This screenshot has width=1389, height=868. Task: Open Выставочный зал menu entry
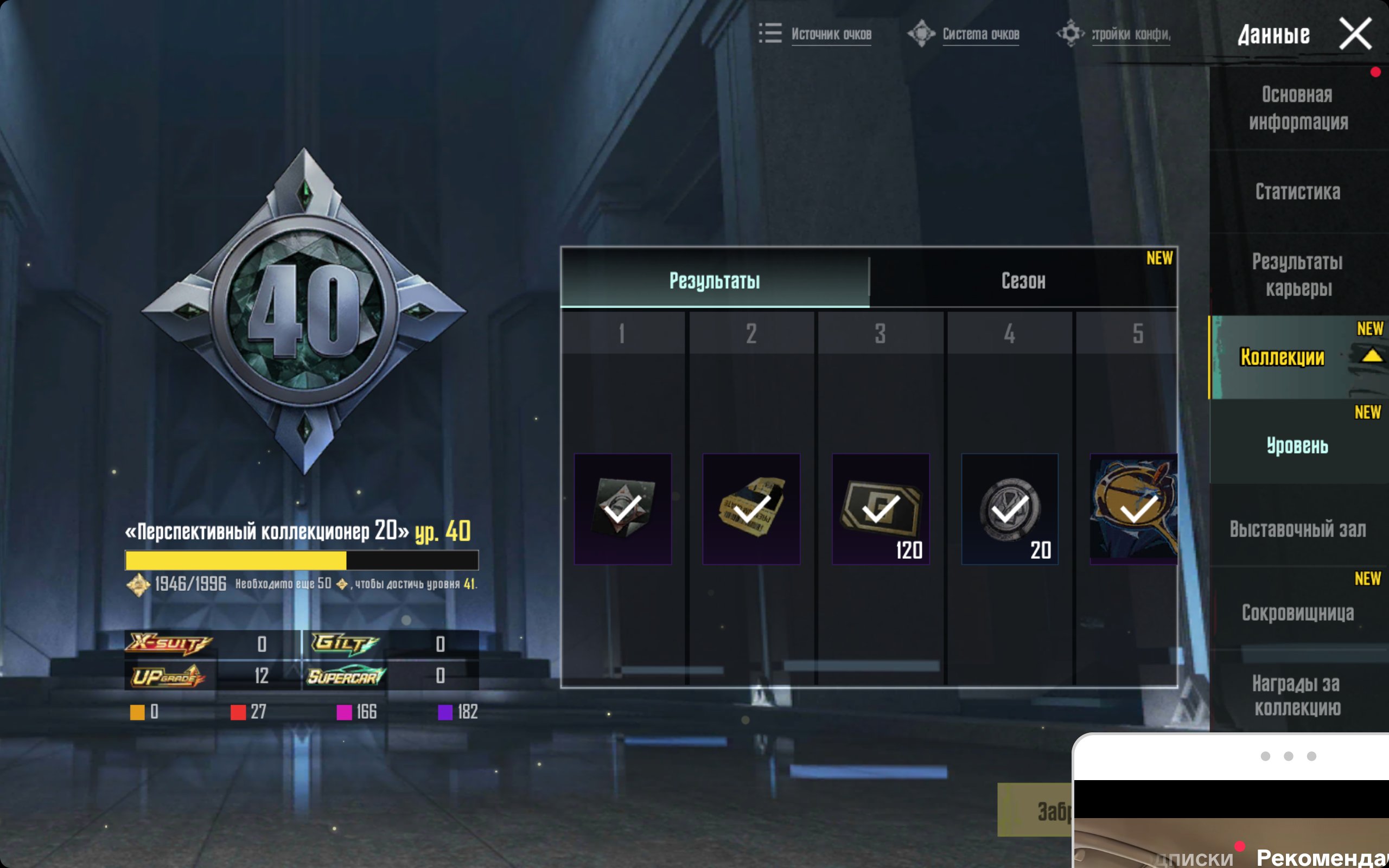tap(1298, 529)
